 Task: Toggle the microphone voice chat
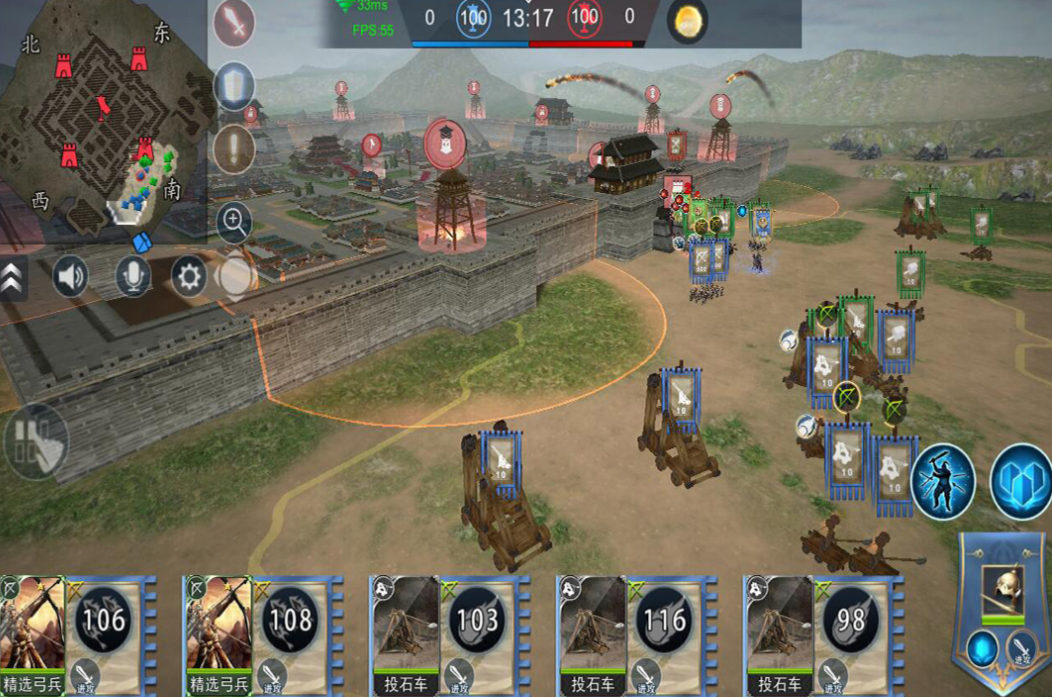coord(132,277)
